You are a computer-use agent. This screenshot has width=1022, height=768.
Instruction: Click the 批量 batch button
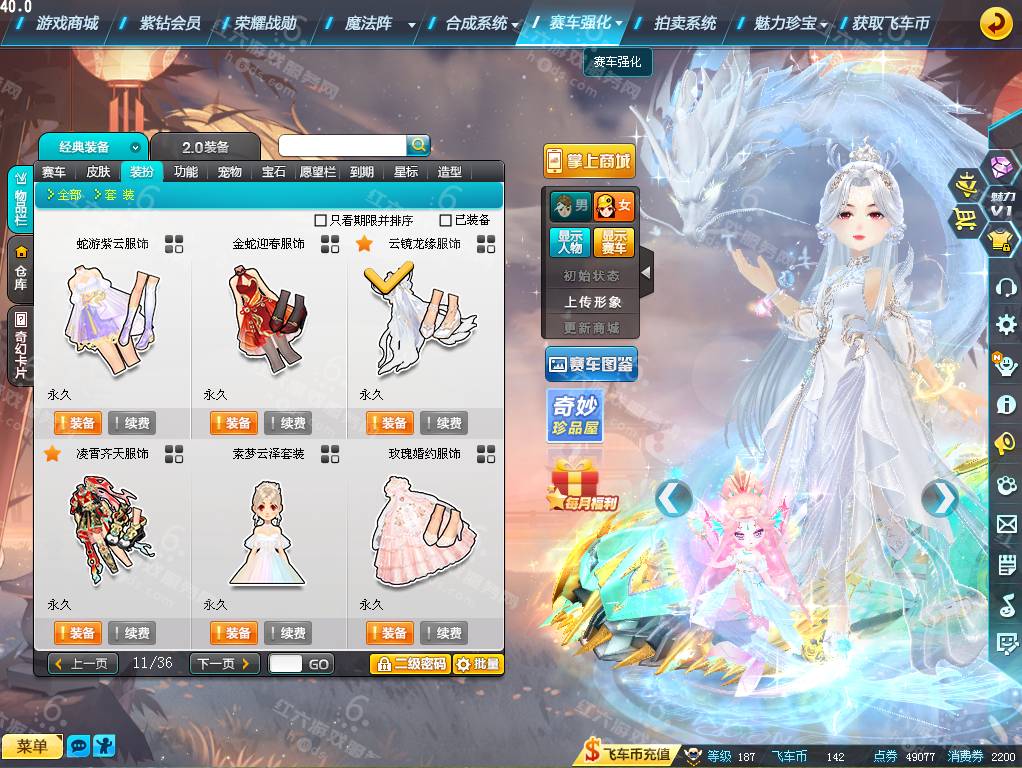[x=478, y=664]
